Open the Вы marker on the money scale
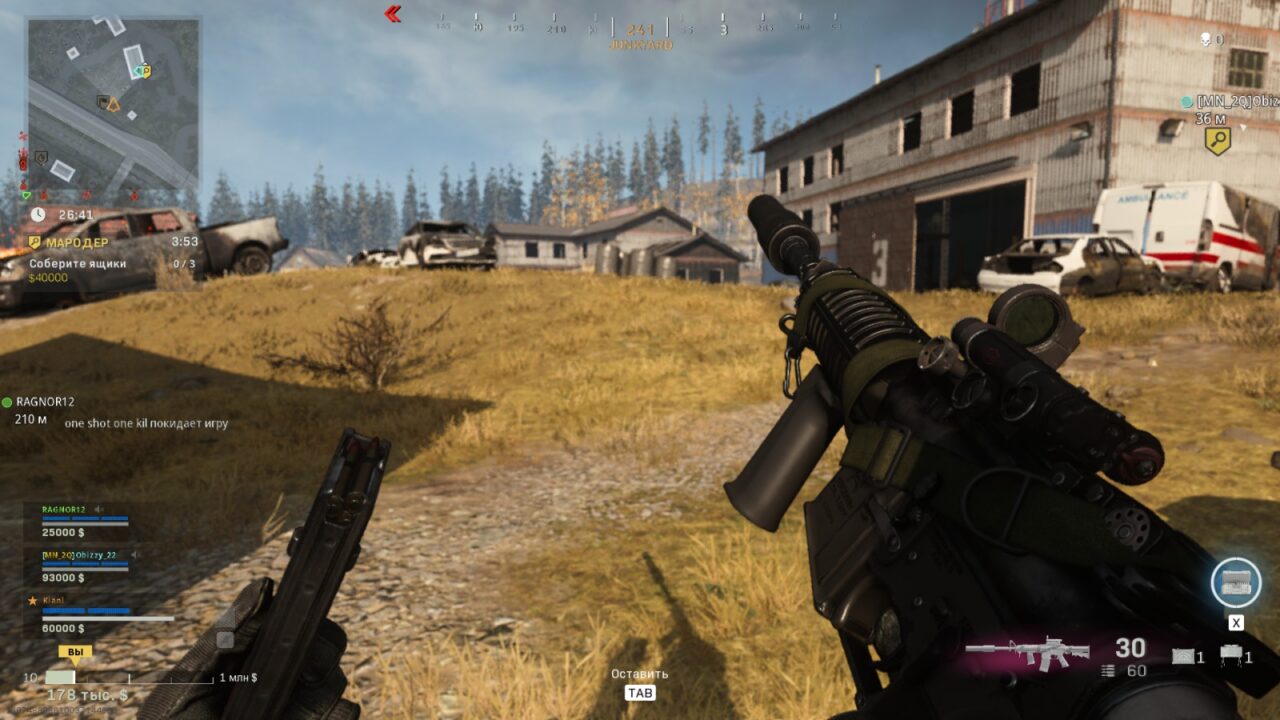The height and width of the screenshot is (720, 1280). coord(75,651)
